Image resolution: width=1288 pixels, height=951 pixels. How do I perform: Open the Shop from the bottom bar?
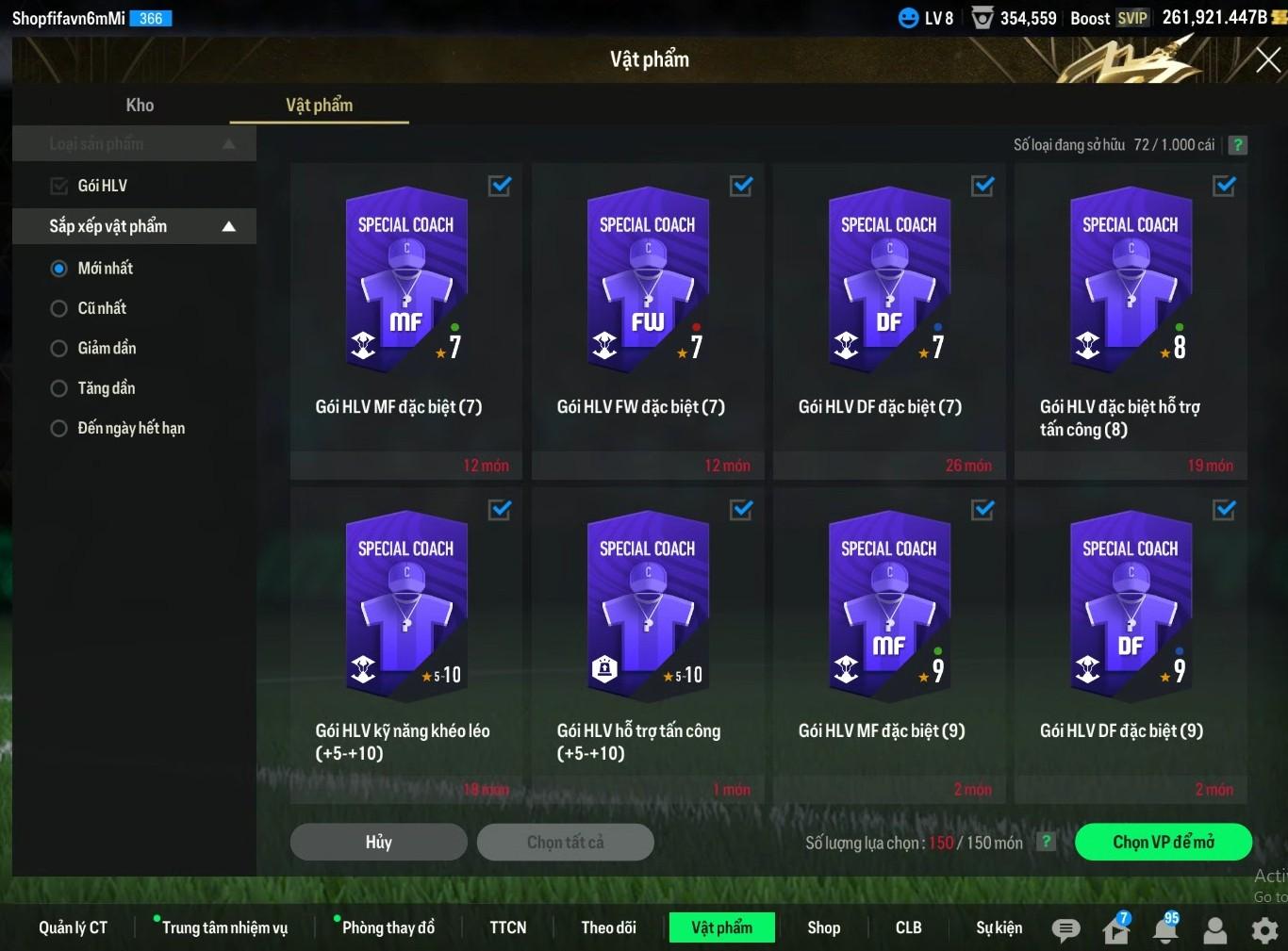tap(823, 927)
